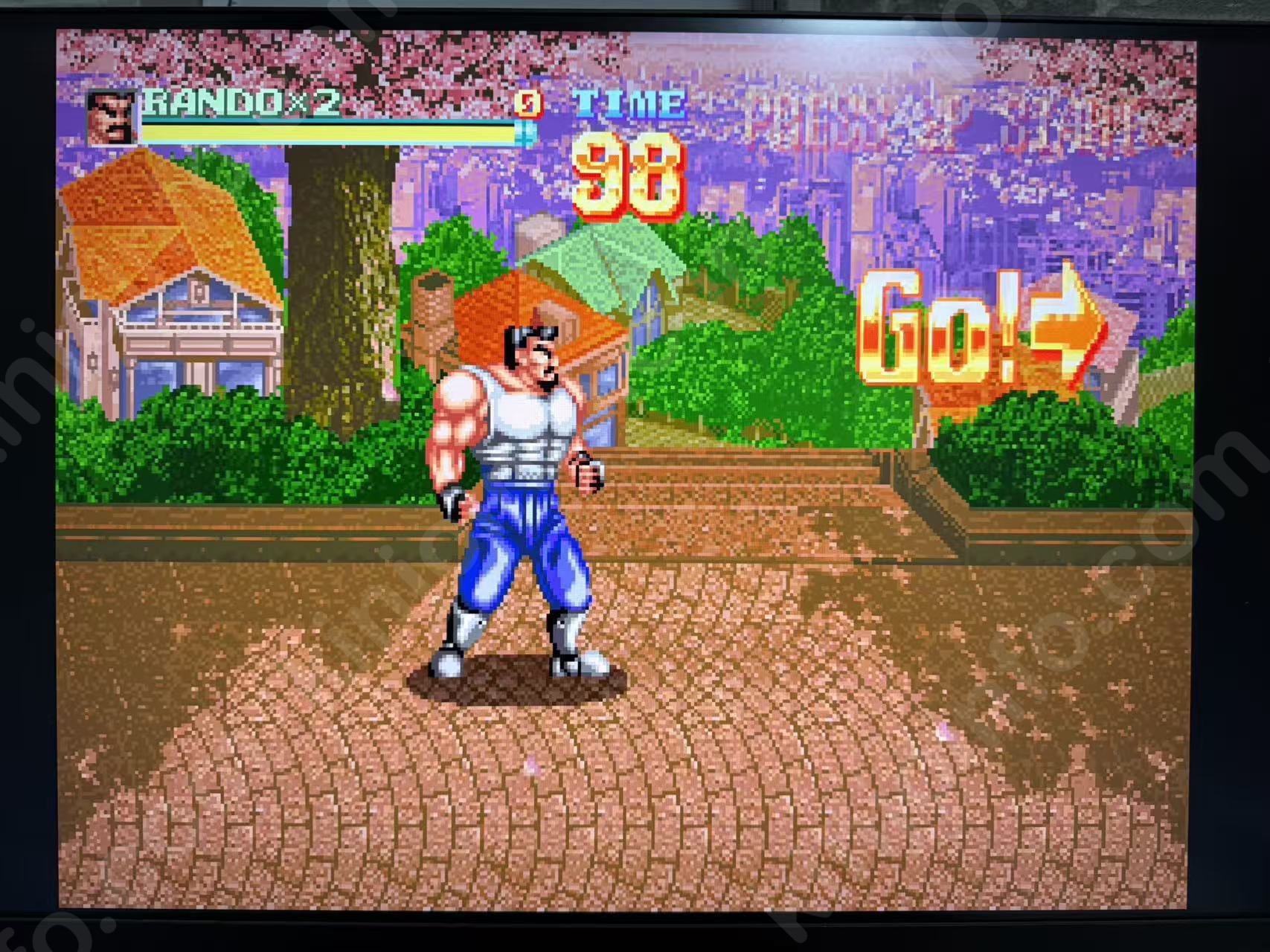Click Rando's character portrait
The height and width of the screenshot is (952, 1270).
coord(112,118)
